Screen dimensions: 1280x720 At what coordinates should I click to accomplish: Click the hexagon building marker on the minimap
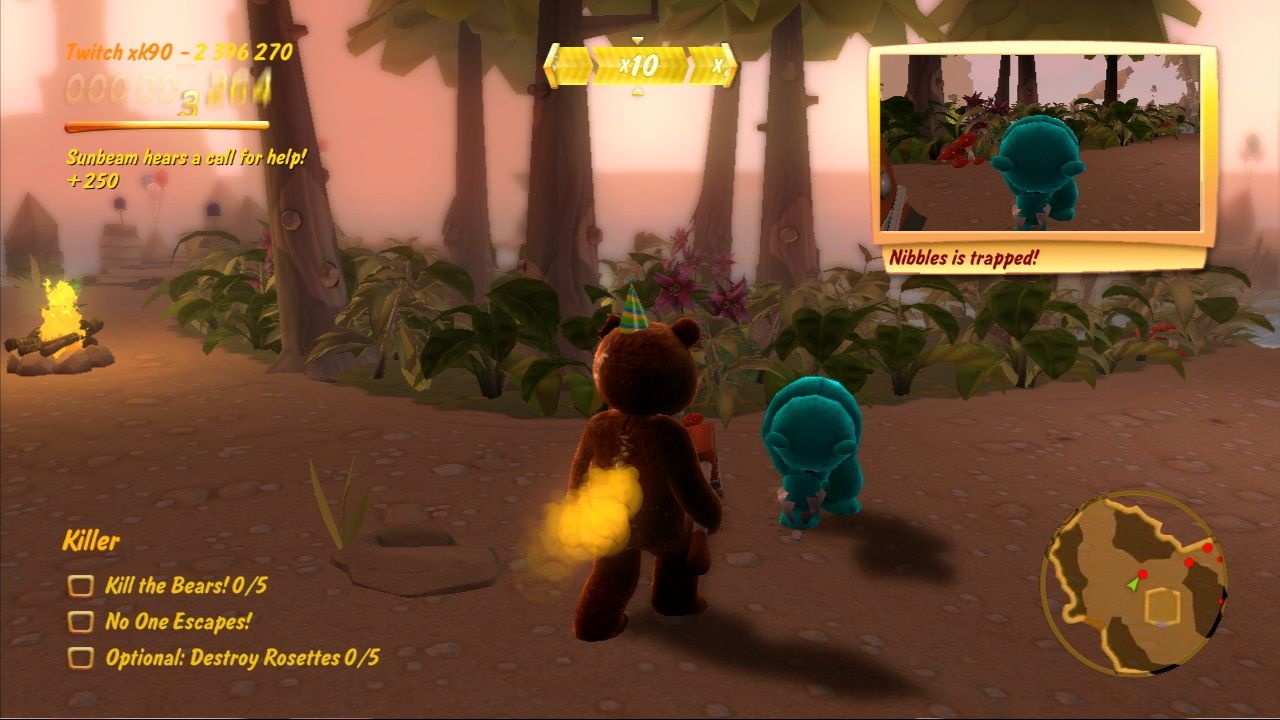click(x=1161, y=607)
